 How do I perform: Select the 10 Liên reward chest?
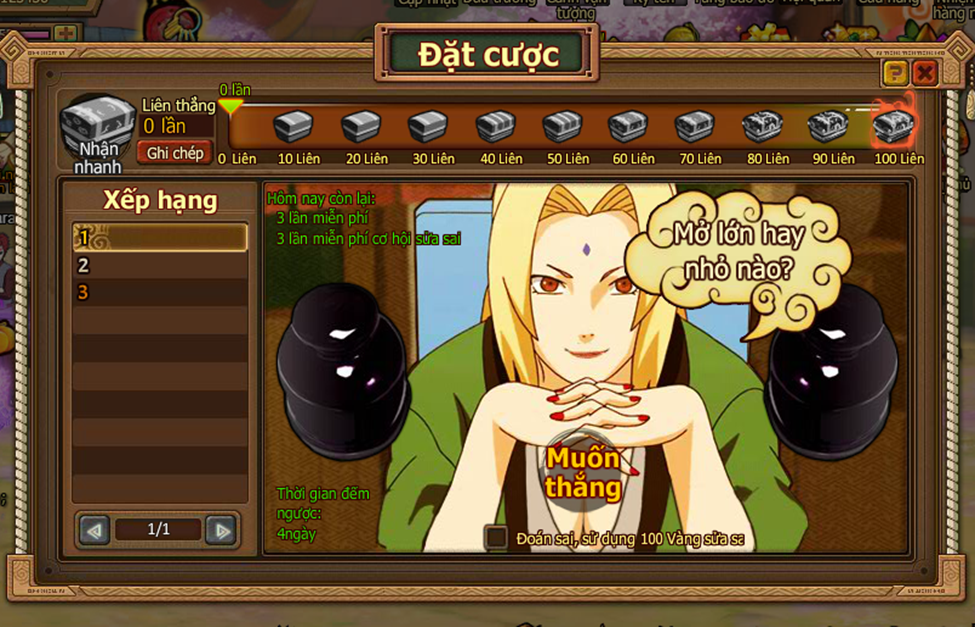pos(294,128)
